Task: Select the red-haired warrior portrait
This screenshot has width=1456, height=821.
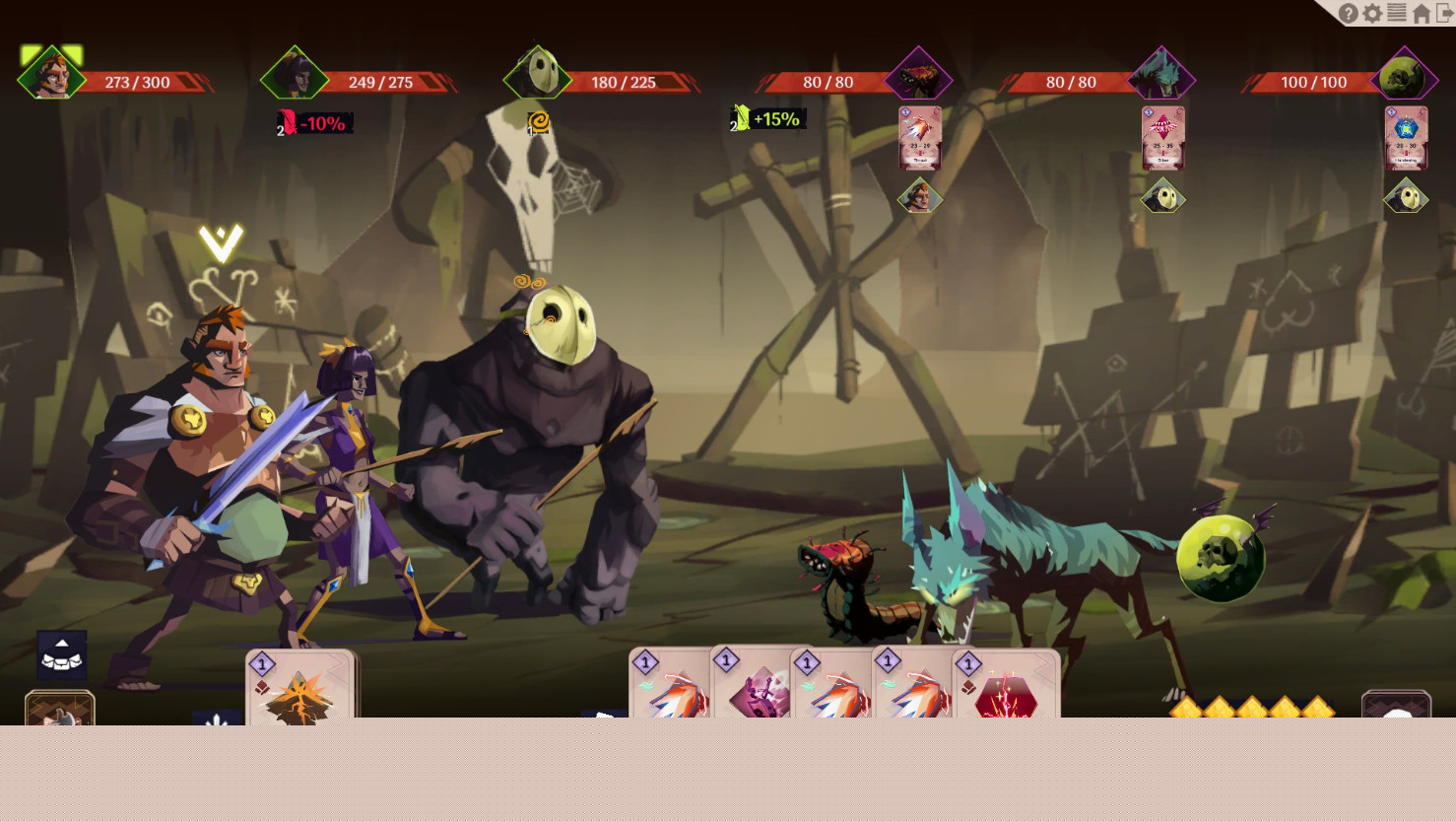Action: [50, 75]
